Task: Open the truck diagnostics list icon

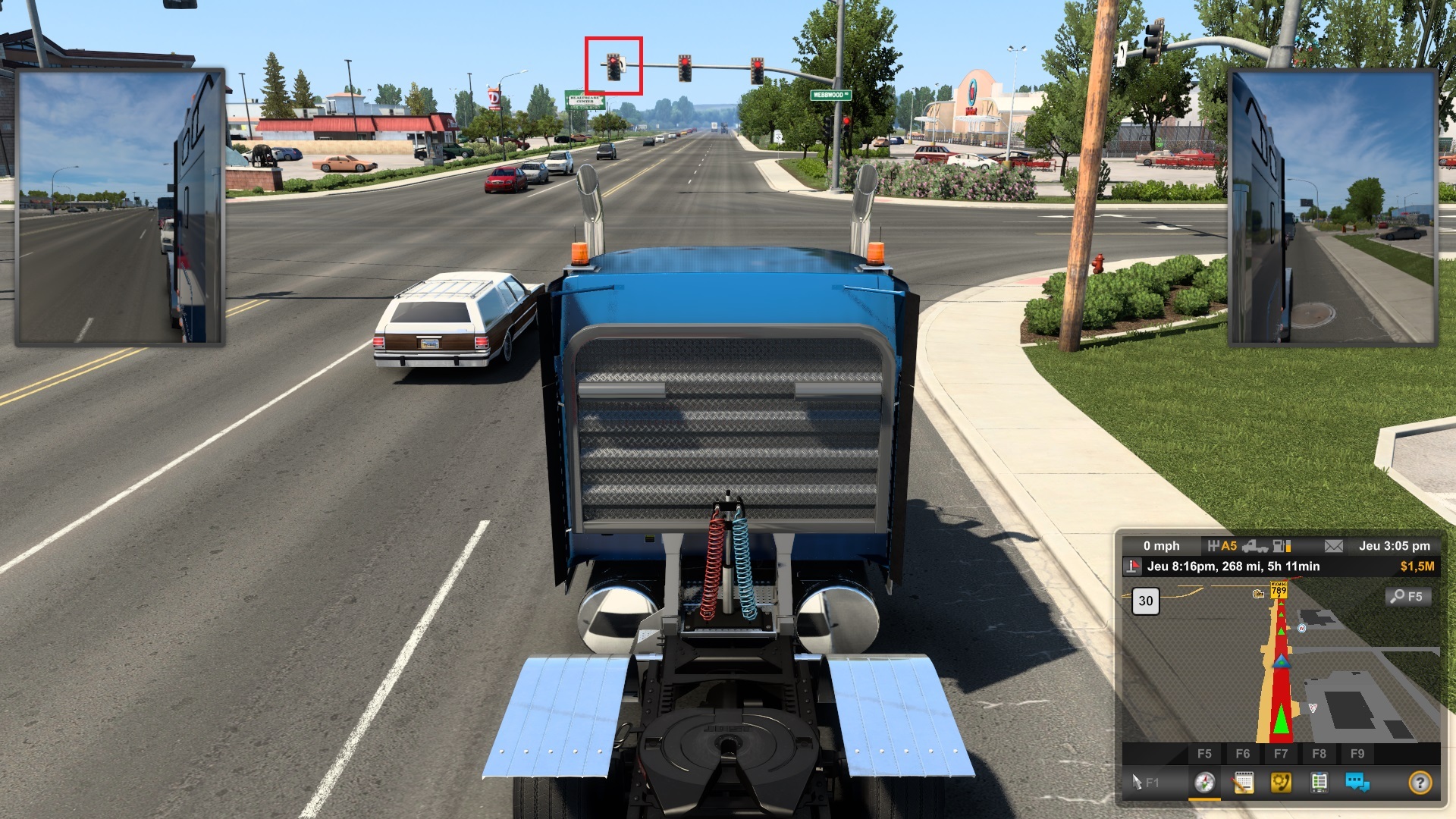Action: (1319, 782)
